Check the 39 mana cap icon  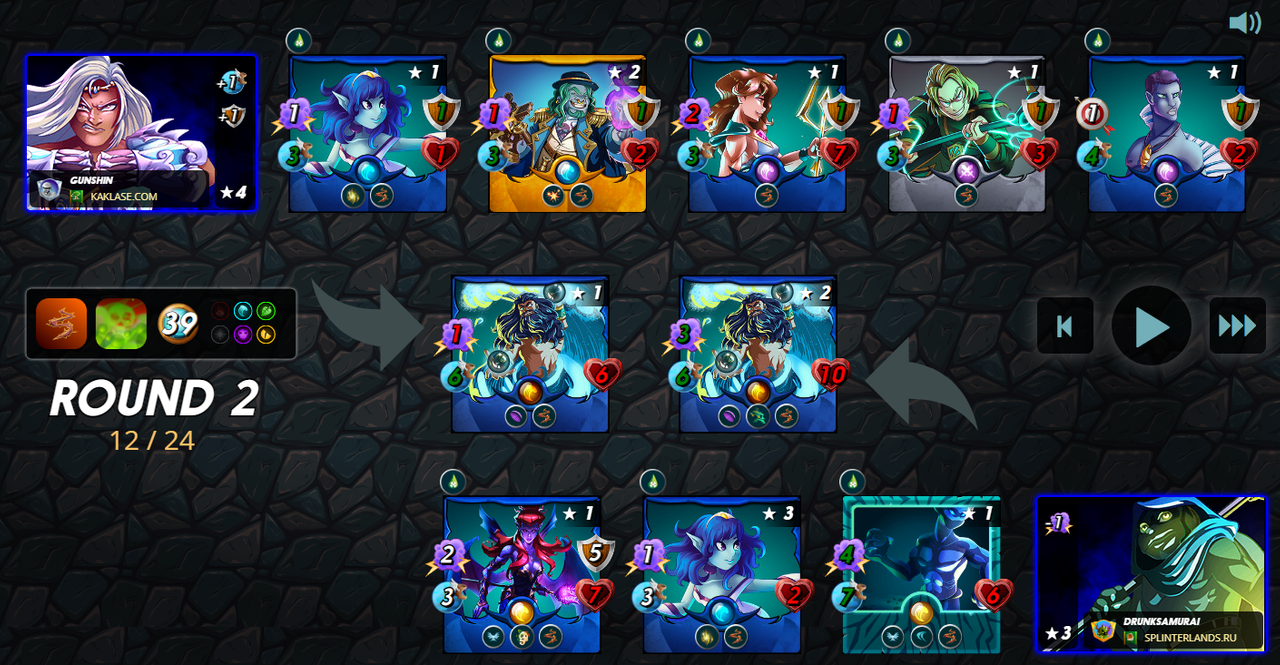[178, 324]
